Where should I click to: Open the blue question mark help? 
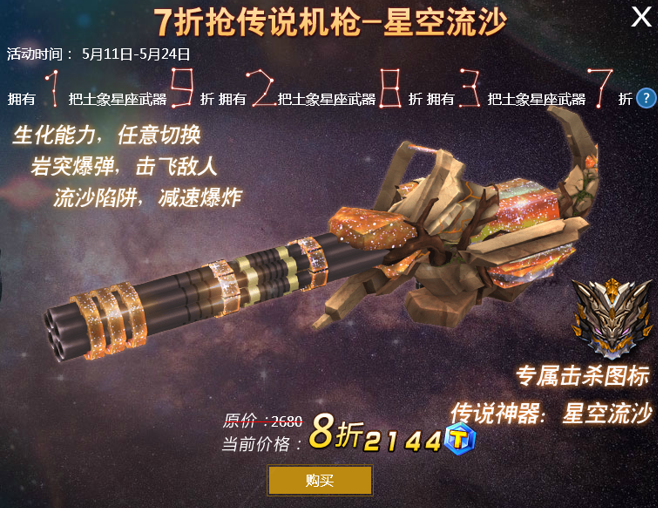point(646,98)
